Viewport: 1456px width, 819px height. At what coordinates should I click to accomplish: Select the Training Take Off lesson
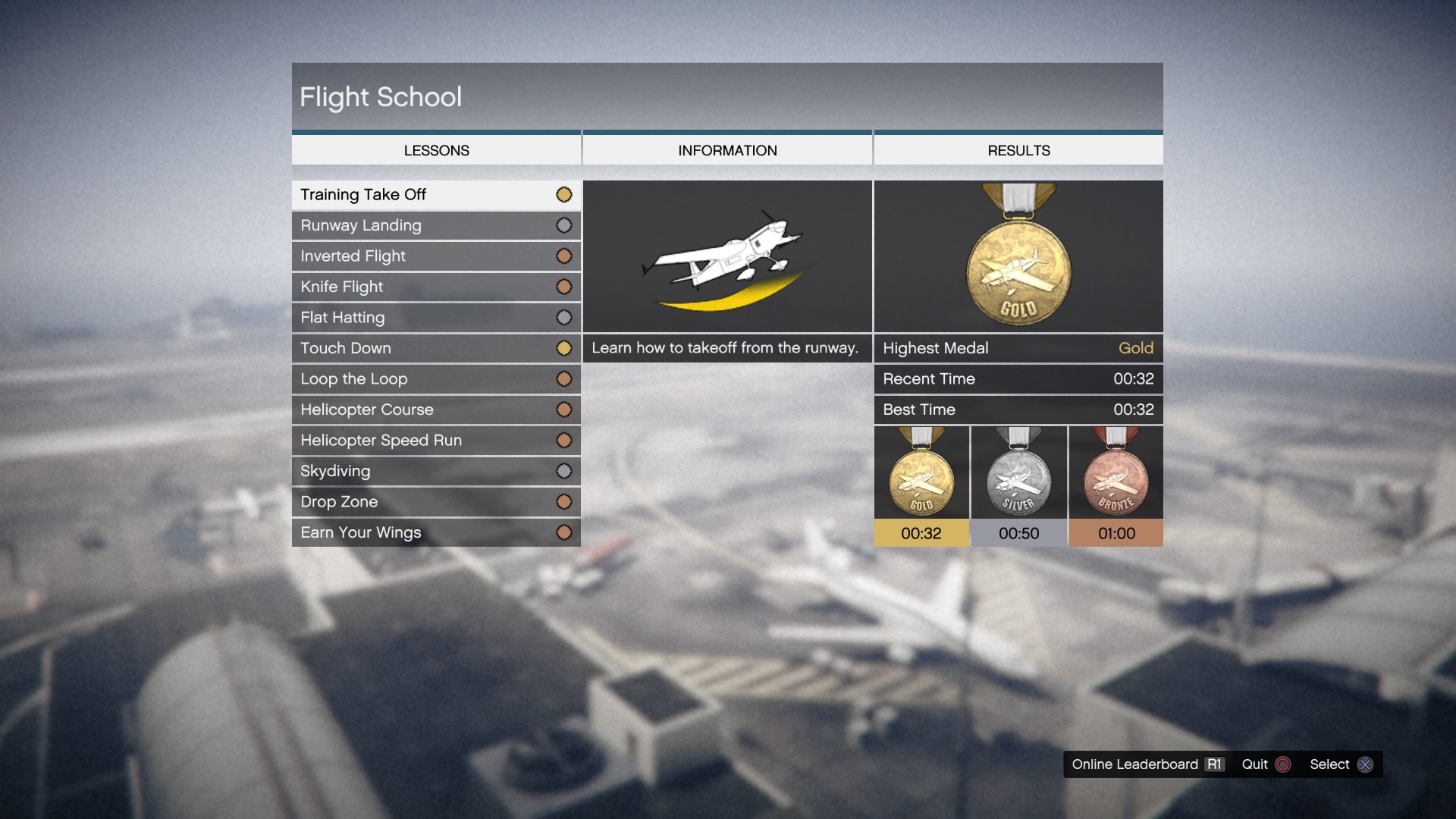[x=436, y=195]
